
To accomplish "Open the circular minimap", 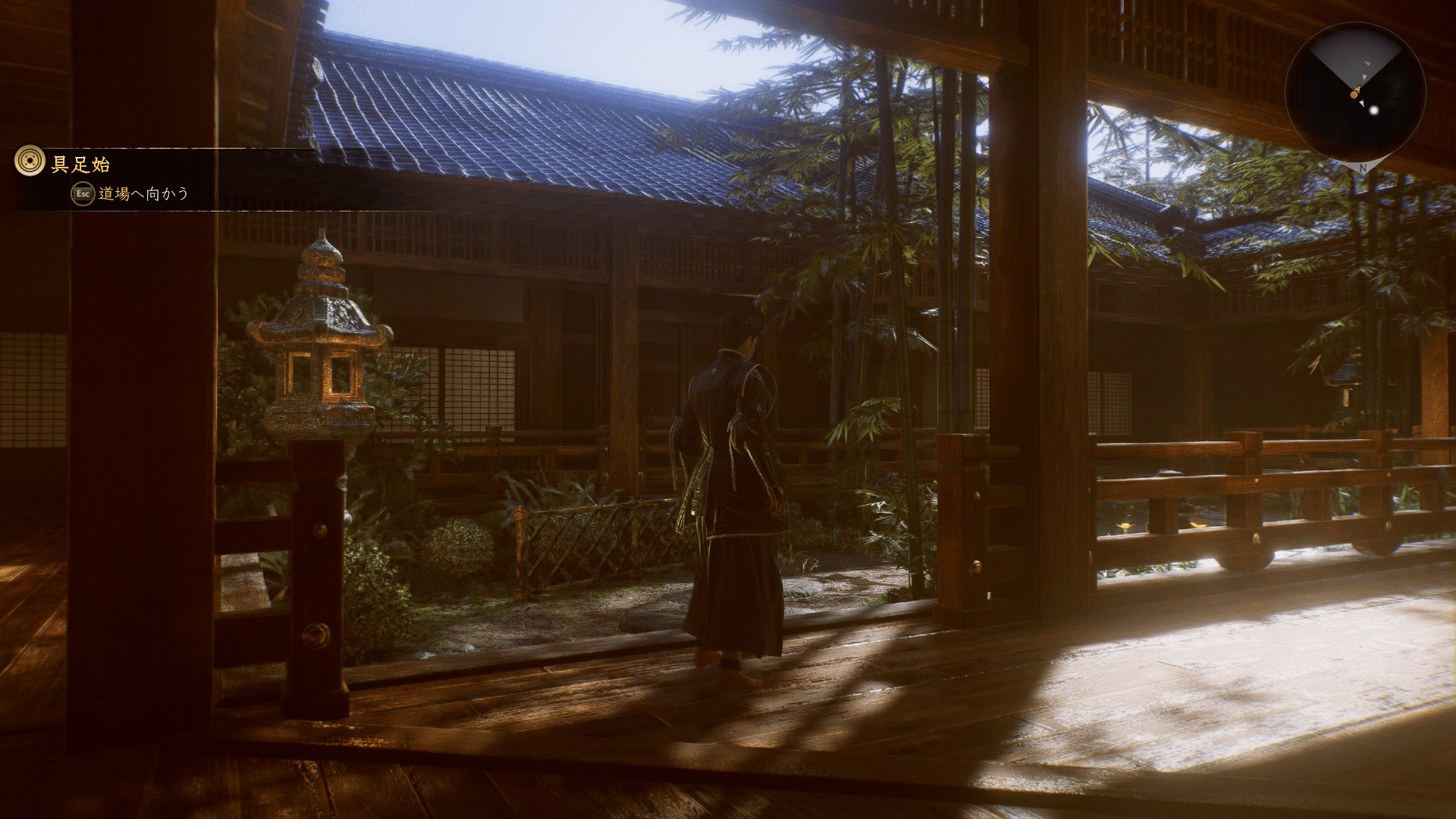I will pyautogui.click(x=1355, y=93).
